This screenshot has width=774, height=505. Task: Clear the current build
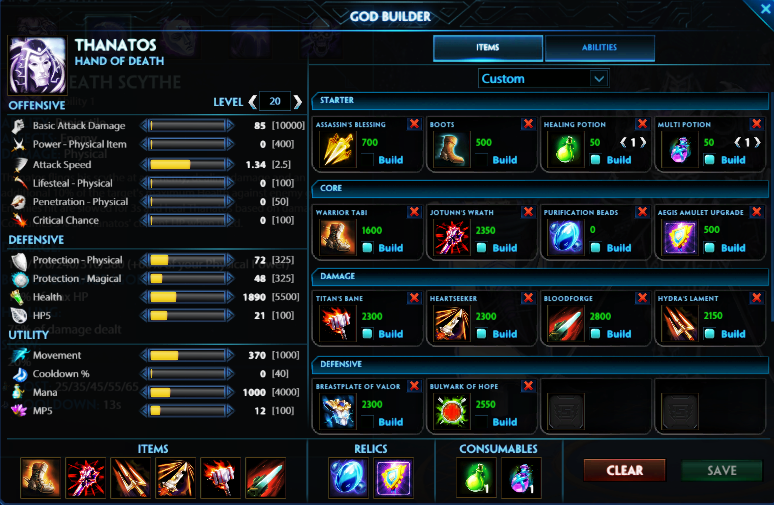click(x=625, y=470)
